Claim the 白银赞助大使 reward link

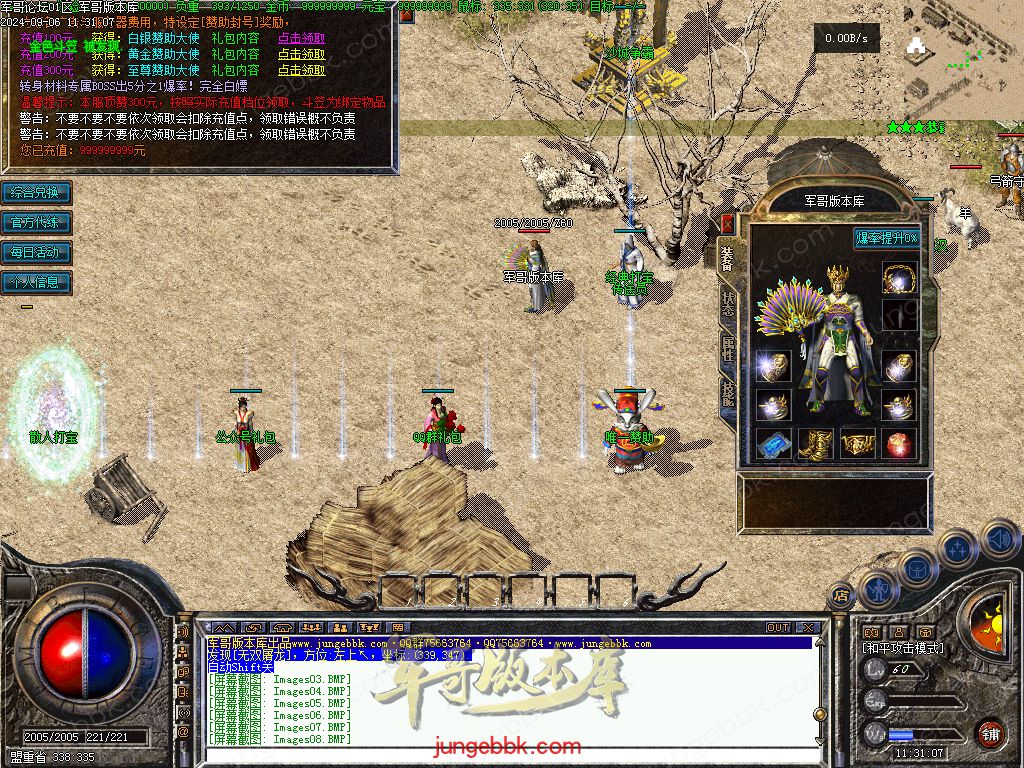[x=301, y=39]
